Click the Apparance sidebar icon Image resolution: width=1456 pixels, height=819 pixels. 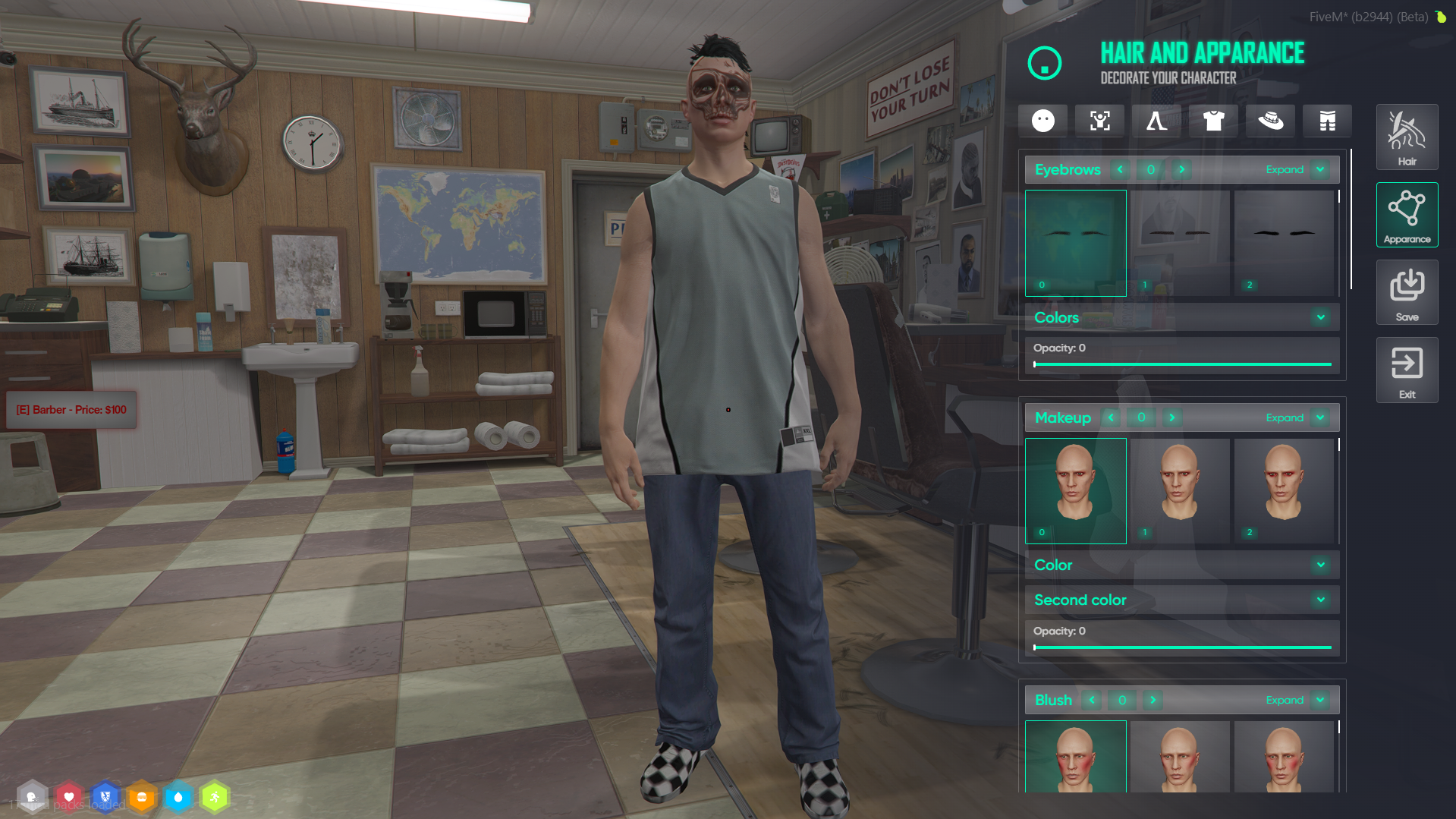1407,215
